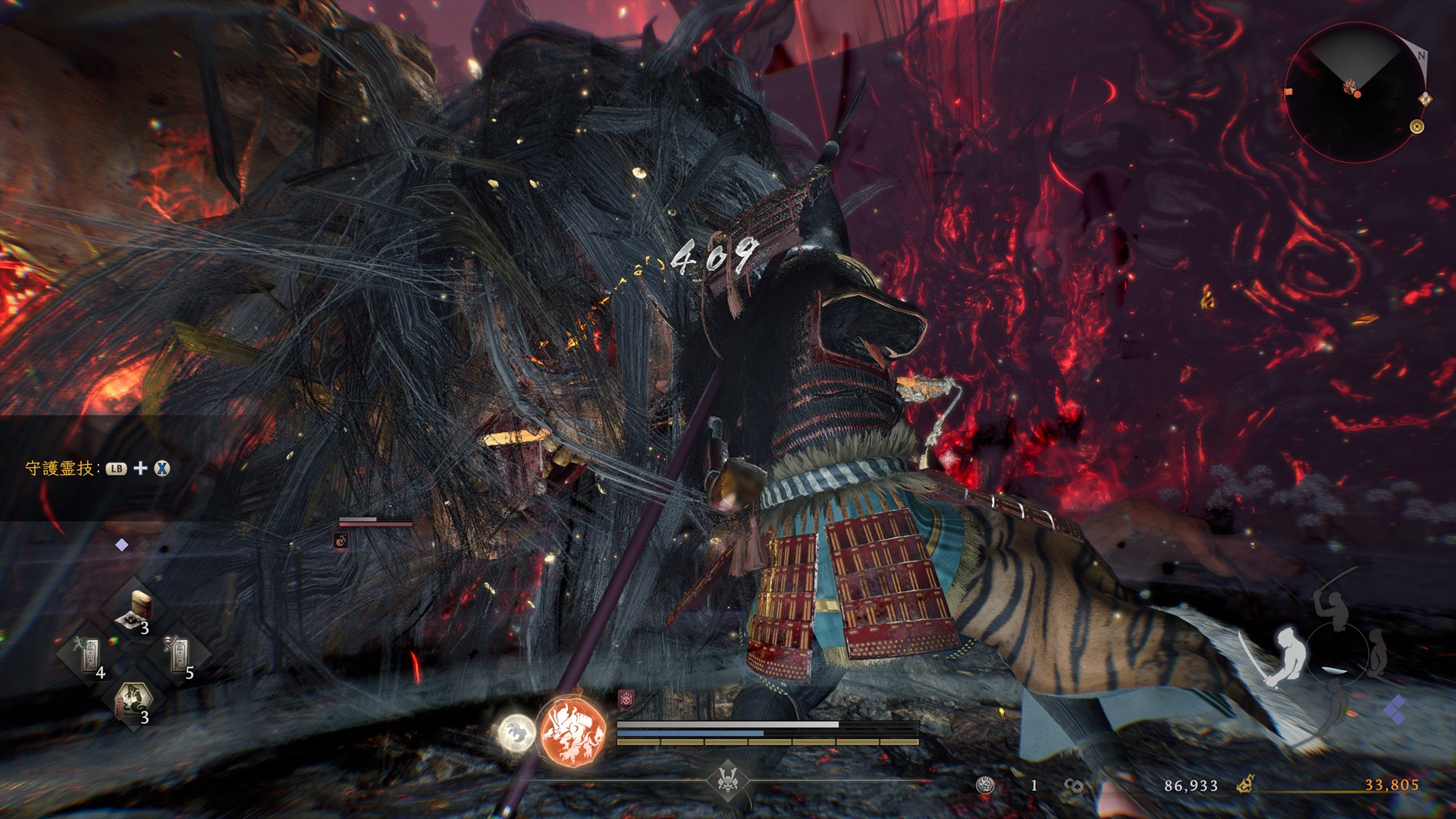1456x819 pixels.
Task: Trigger the orange guardian spirit emblem
Action: point(573,730)
